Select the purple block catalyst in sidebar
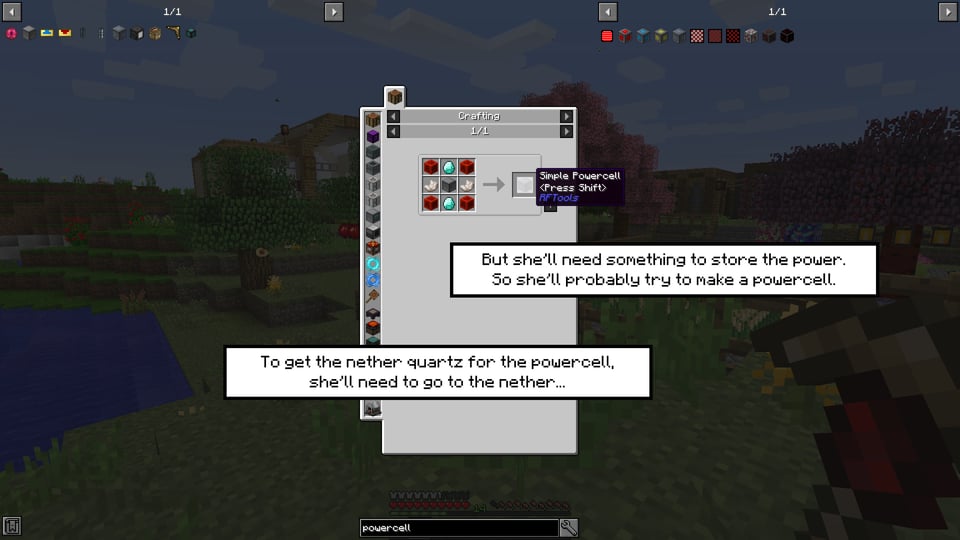Viewport: 960px width, 540px height. click(373, 136)
